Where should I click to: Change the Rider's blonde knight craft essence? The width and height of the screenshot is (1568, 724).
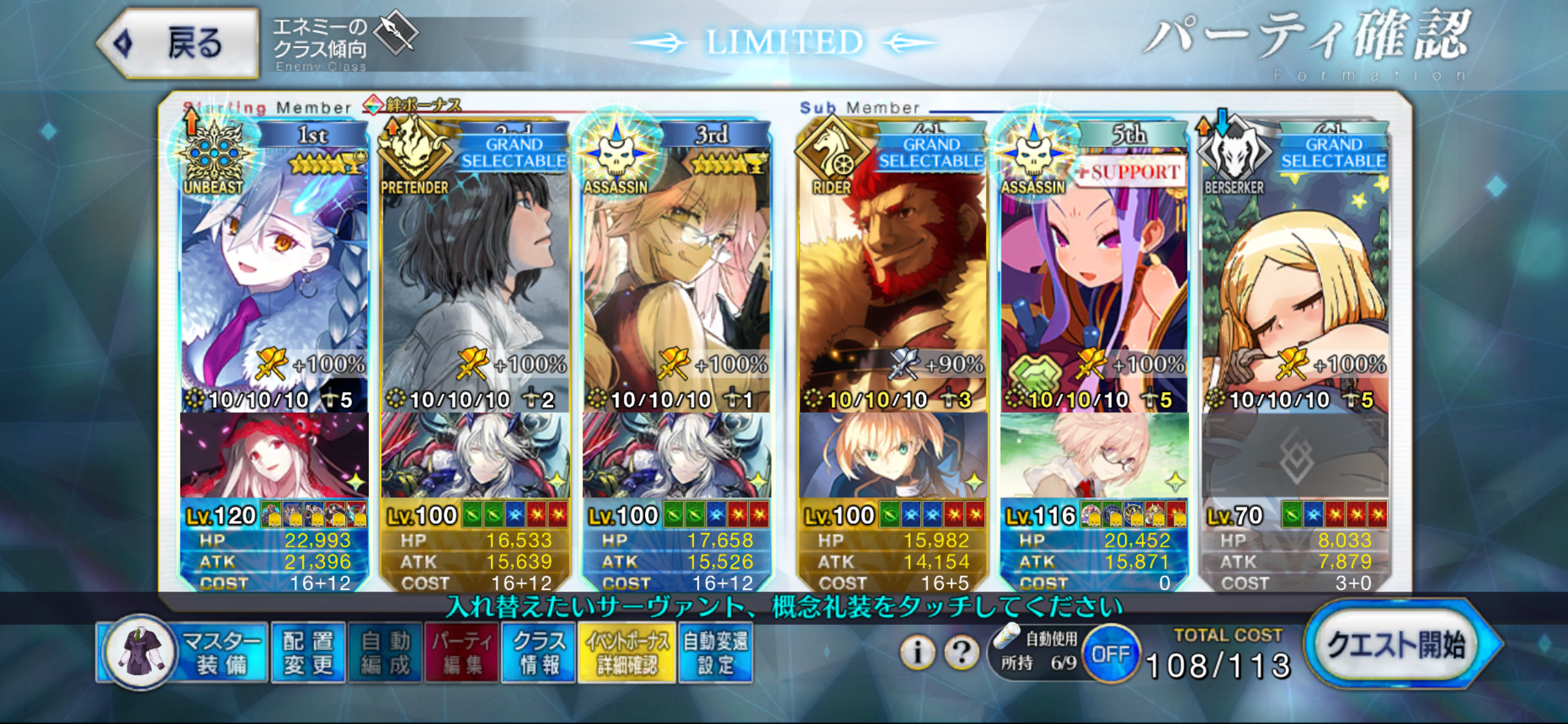coord(892,456)
